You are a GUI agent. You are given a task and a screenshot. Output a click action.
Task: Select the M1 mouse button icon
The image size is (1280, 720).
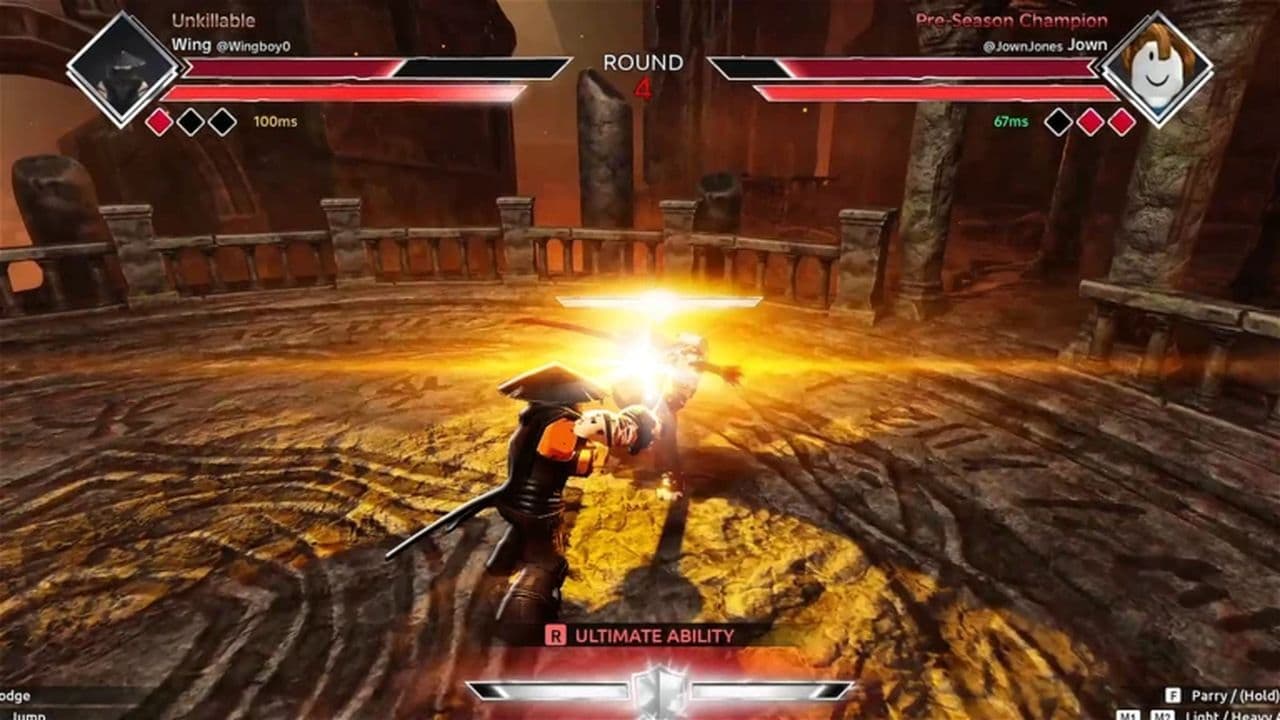tap(1128, 714)
